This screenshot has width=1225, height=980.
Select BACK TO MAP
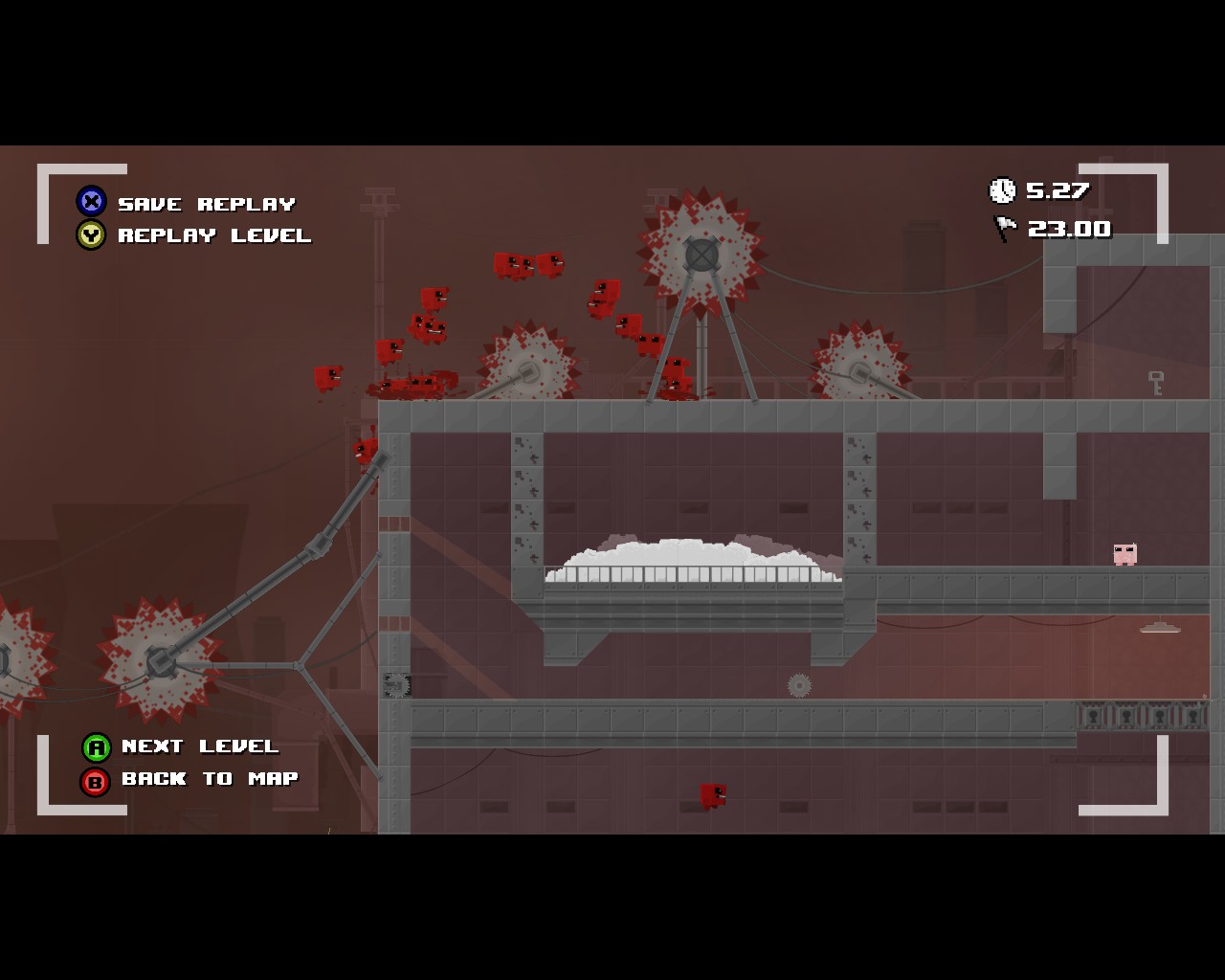click(x=209, y=779)
